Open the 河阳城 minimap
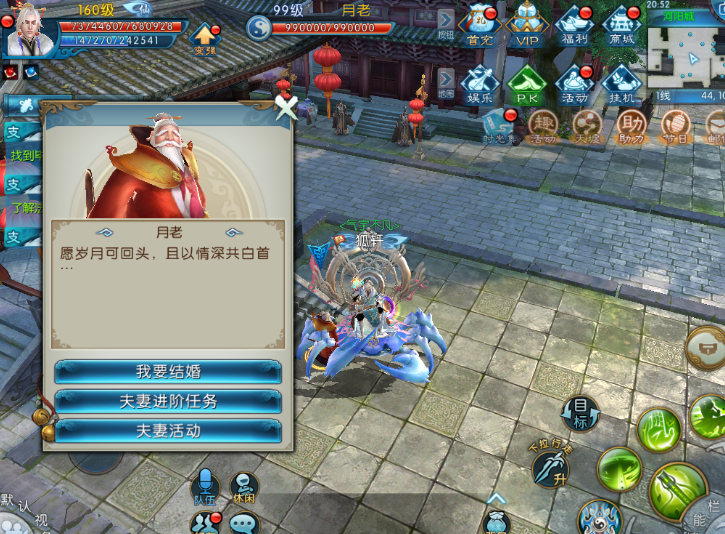725x534 pixels. (x=686, y=52)
